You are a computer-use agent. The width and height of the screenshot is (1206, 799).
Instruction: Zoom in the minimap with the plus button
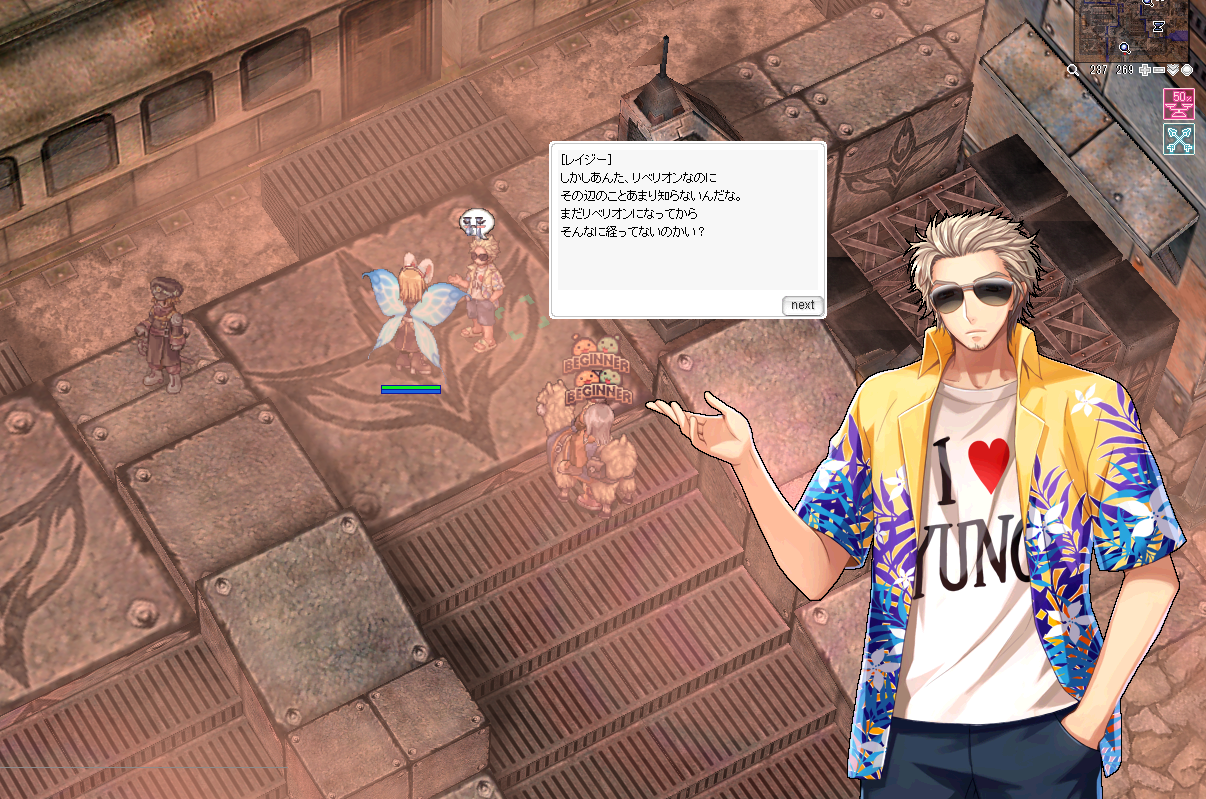[1144, 70]
